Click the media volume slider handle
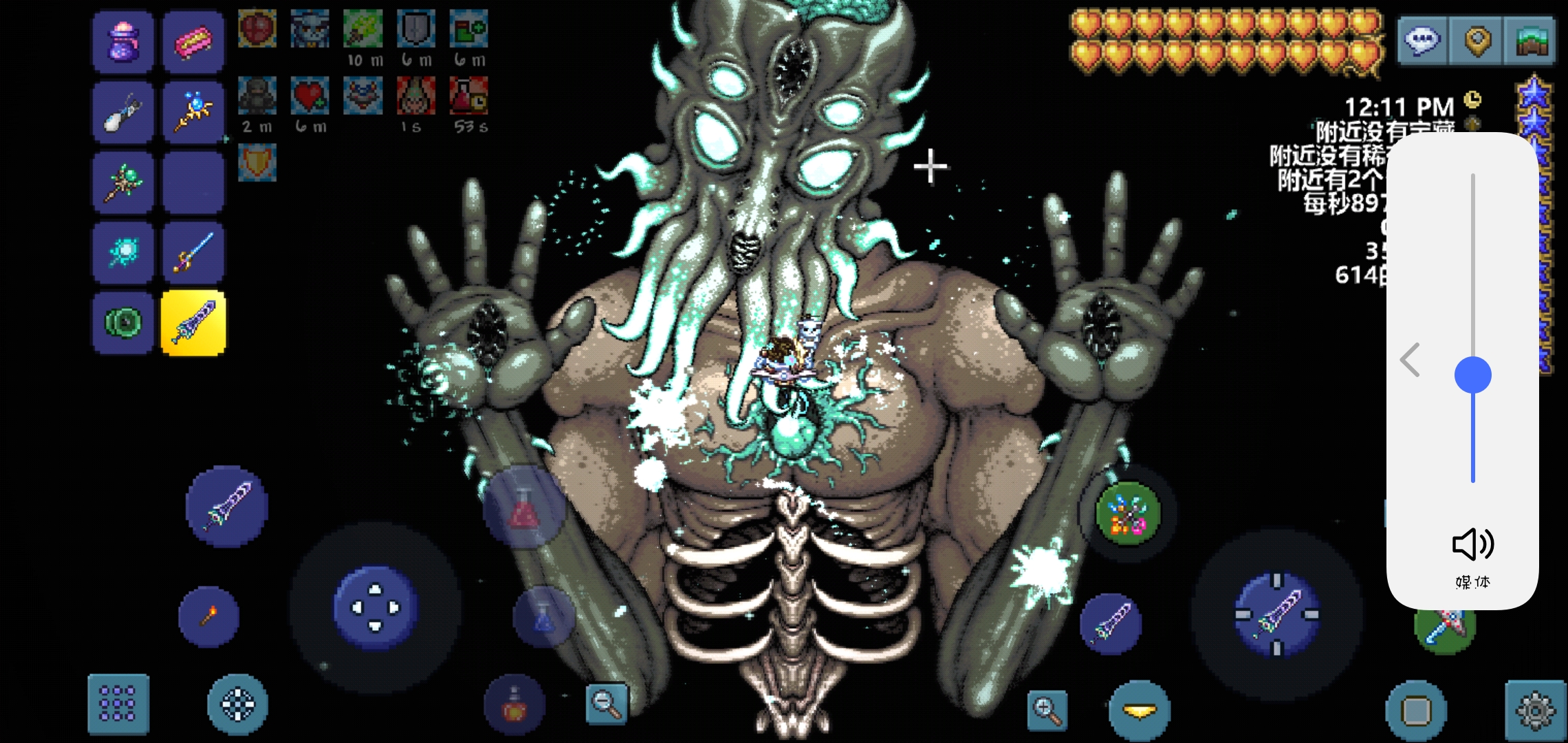Viewport: 1568px width, 743px height. [1472, 375]
